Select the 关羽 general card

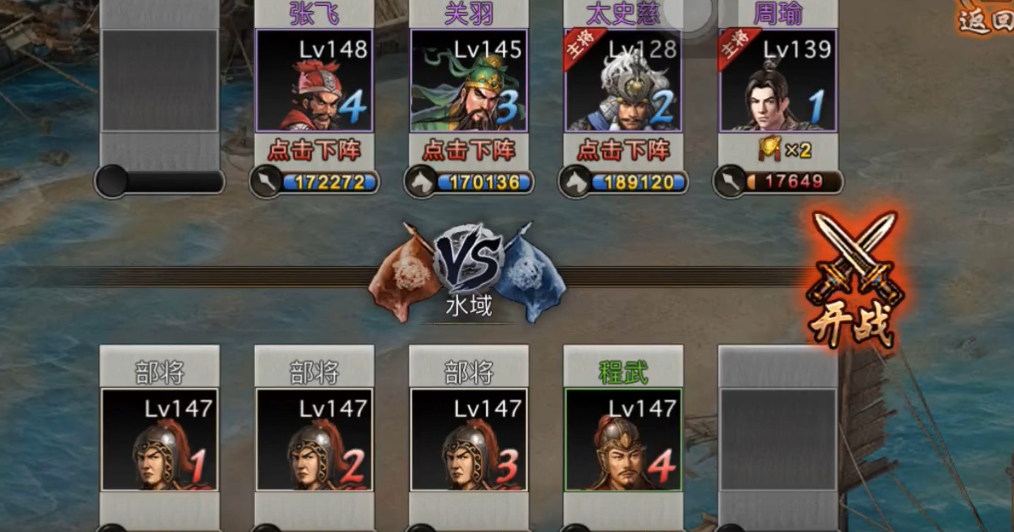click(x=468, y=80)
